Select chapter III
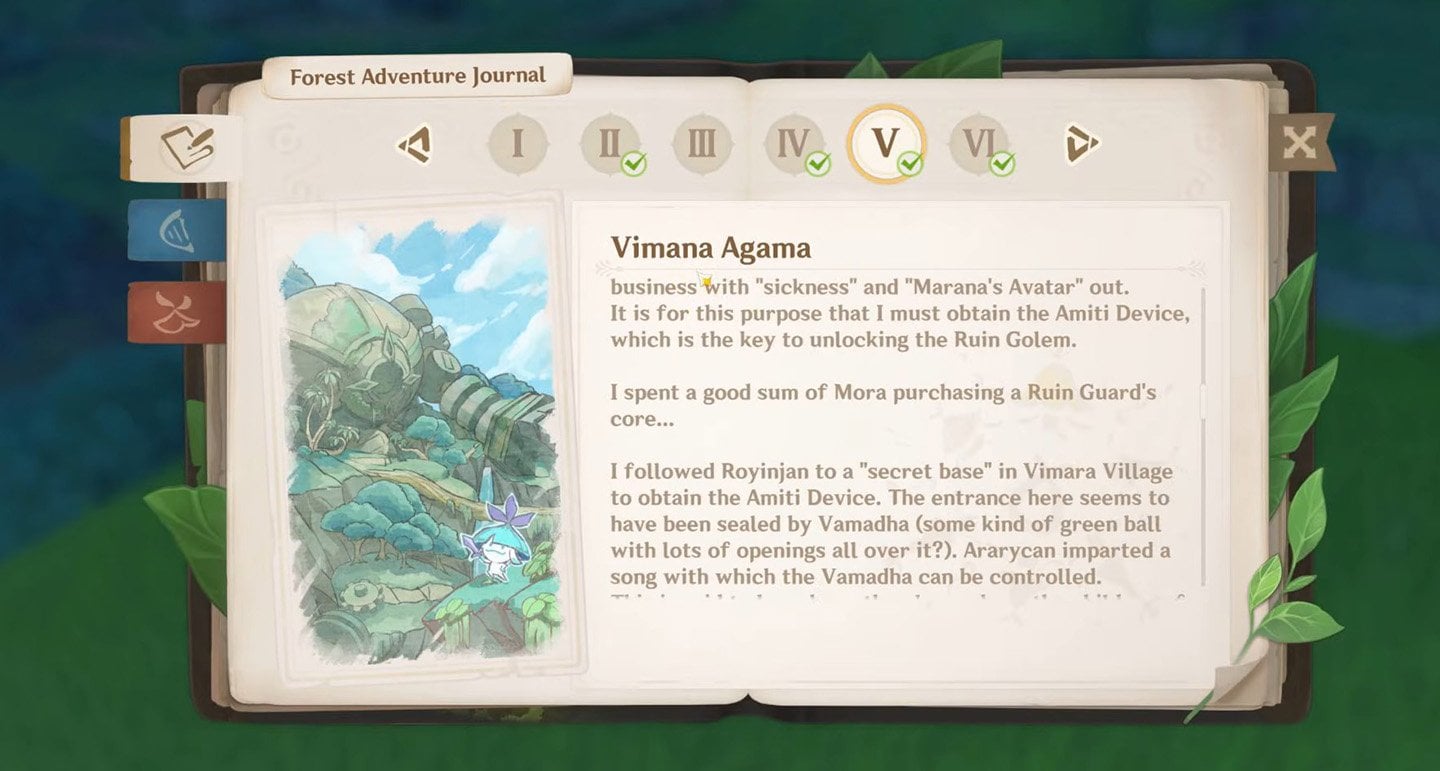This screenshot has width=1440, height=771. (x=702, y=144)
